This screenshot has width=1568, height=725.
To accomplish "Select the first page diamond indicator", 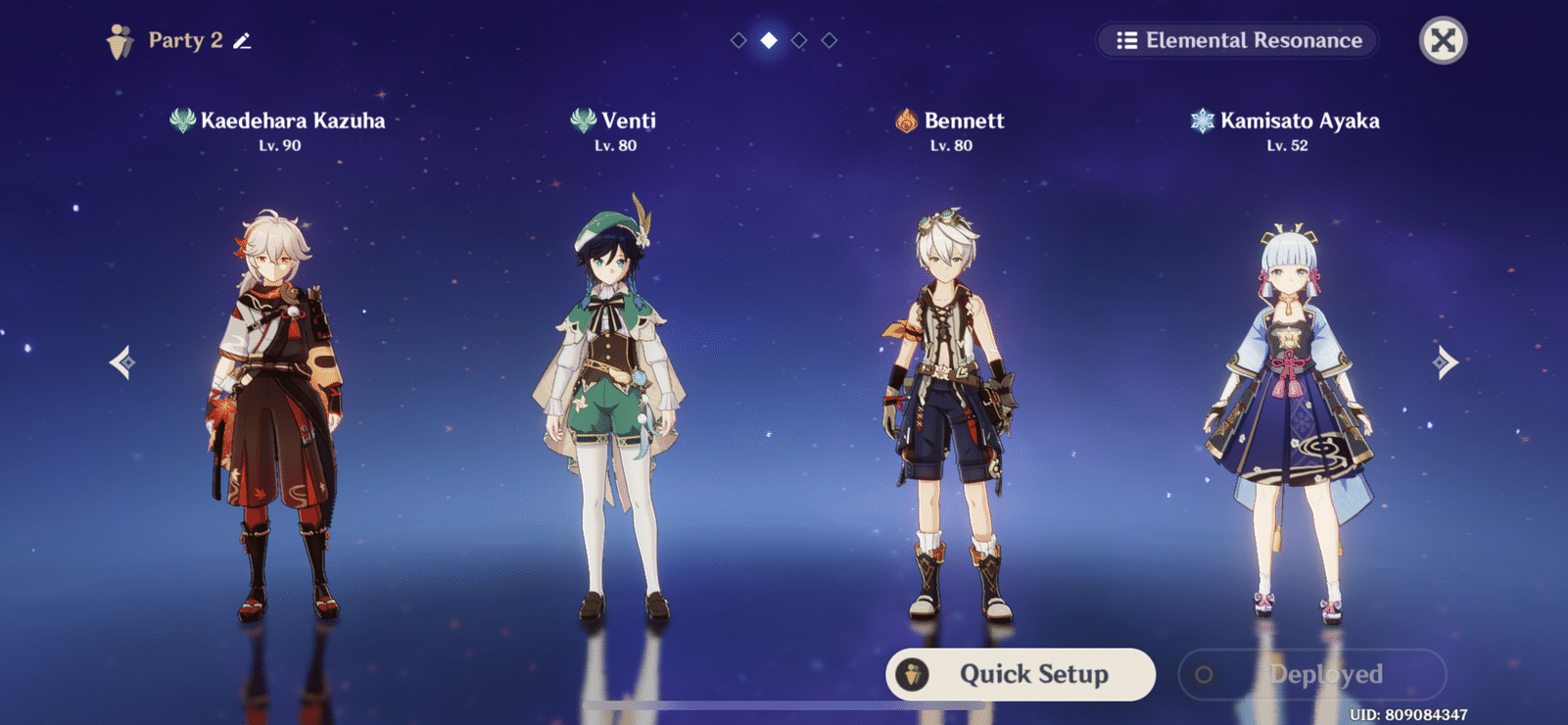I will click(736, 41).
